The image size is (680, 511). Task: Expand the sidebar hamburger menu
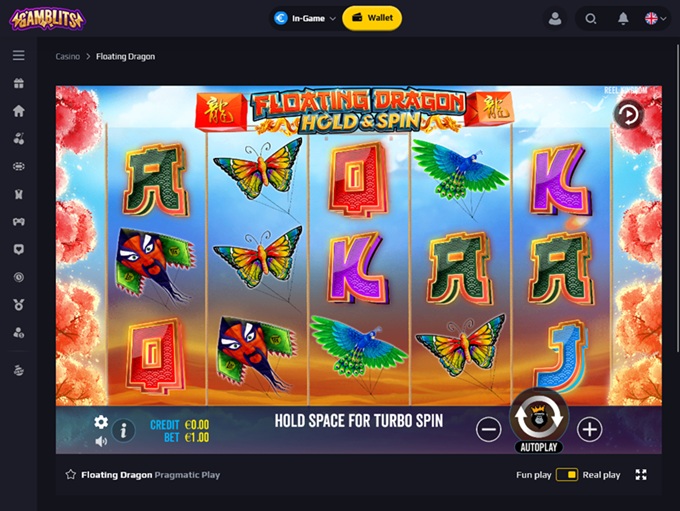pos(18,56)
